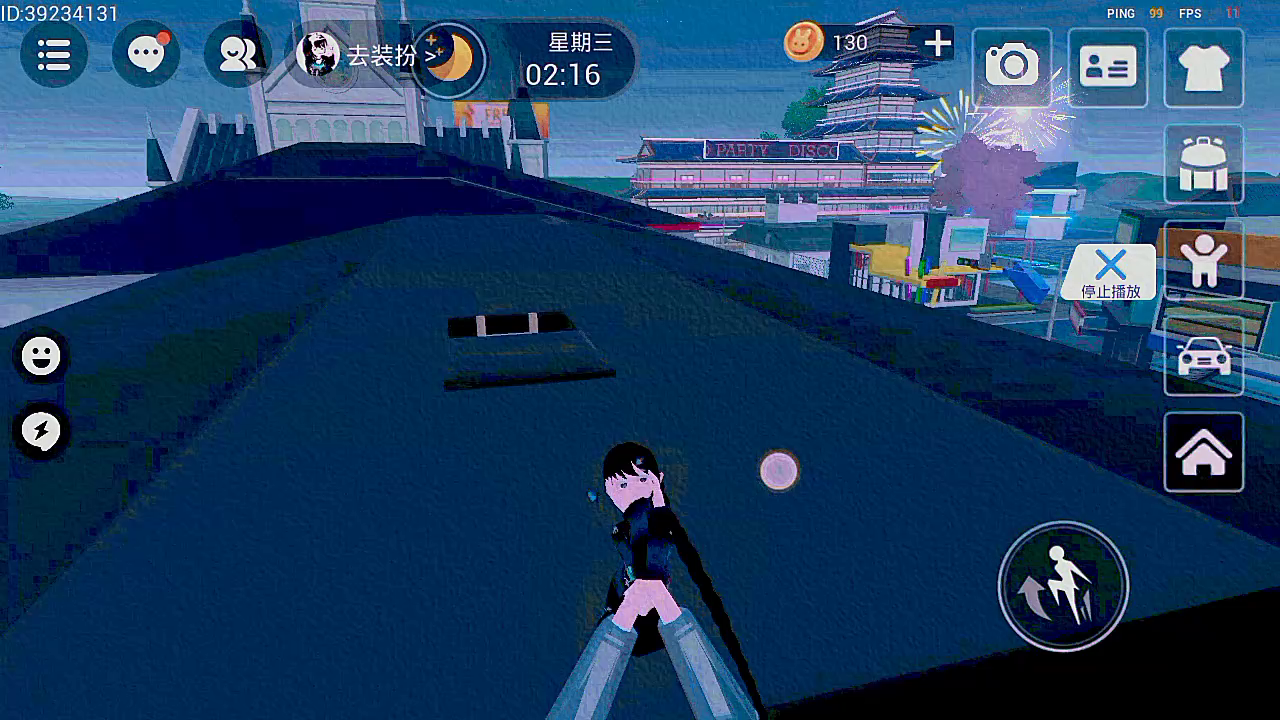Stop playback with 停止播放 button
This screenshot has width=1280, height=720.
click(x=1110, y=272)
